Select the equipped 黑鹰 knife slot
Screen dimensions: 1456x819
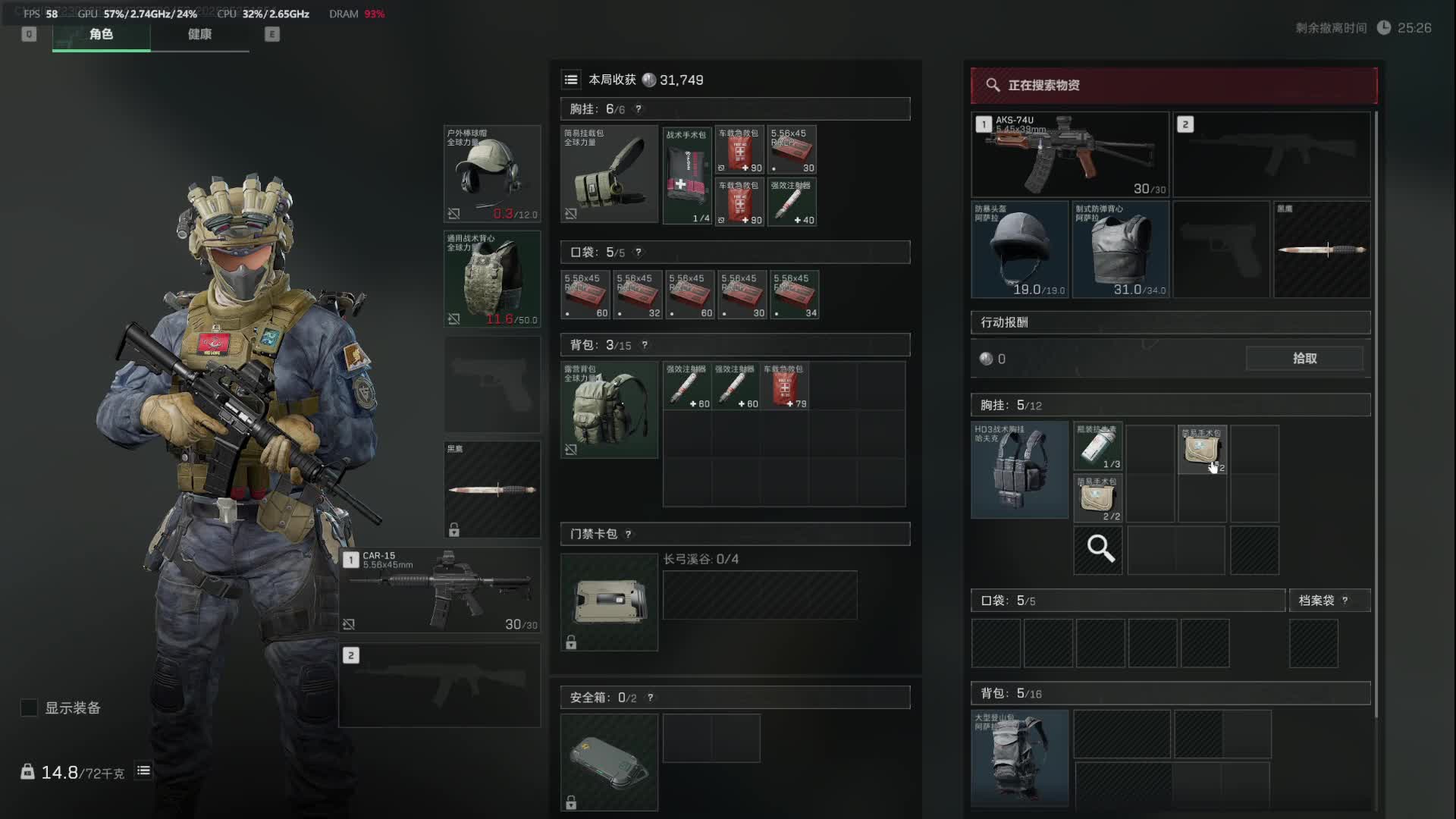click(492, 489)
